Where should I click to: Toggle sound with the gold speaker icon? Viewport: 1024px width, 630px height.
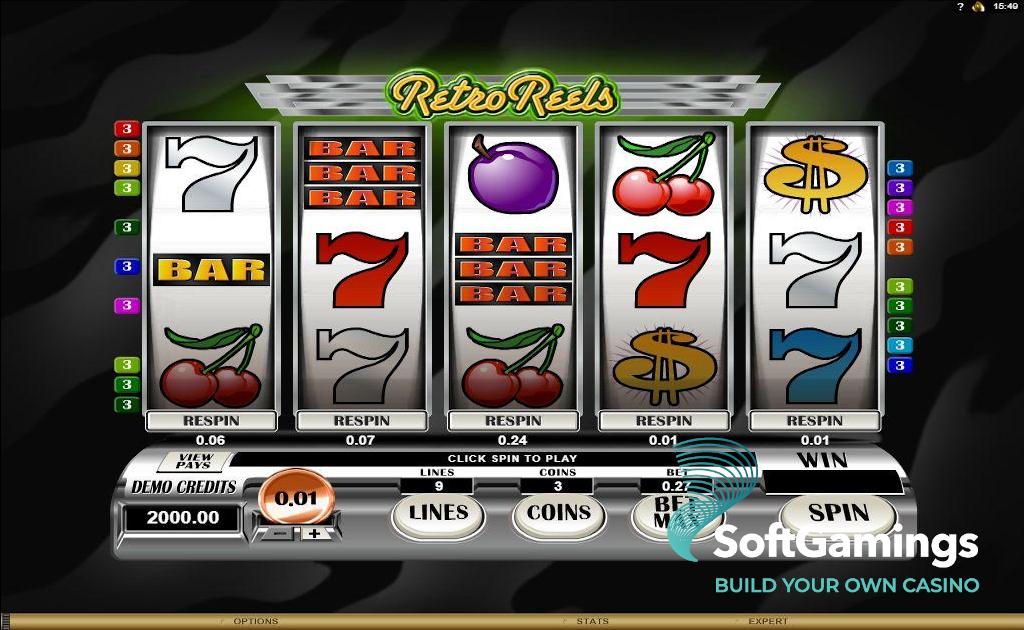(x=977, y=7)
